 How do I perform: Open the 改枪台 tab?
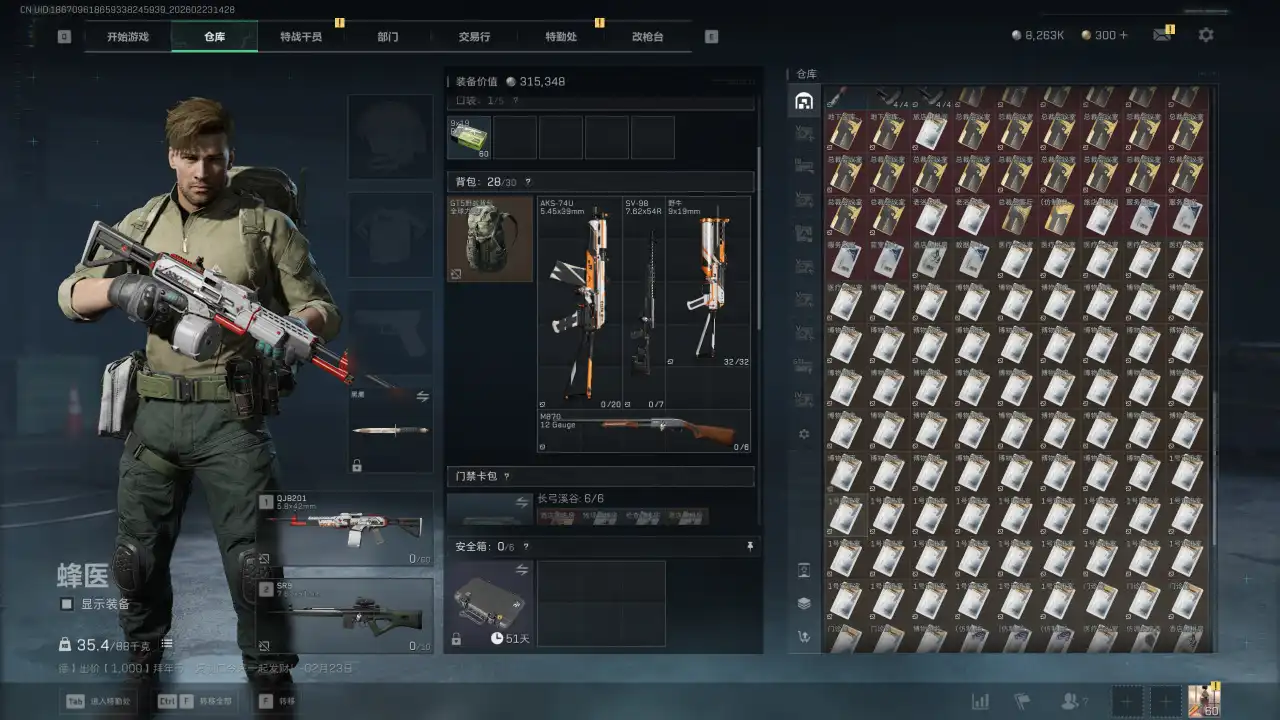pyautogui.click(x=647, y=37)
